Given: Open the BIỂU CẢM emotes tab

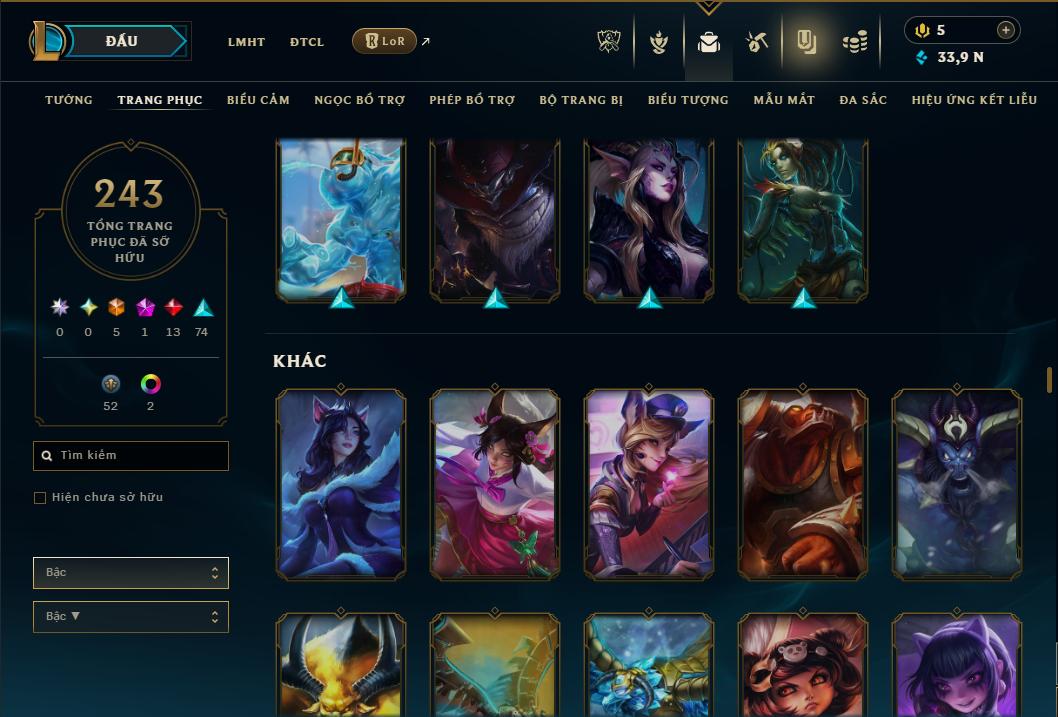Looking at the screenshot, I should tap(258, 100).
